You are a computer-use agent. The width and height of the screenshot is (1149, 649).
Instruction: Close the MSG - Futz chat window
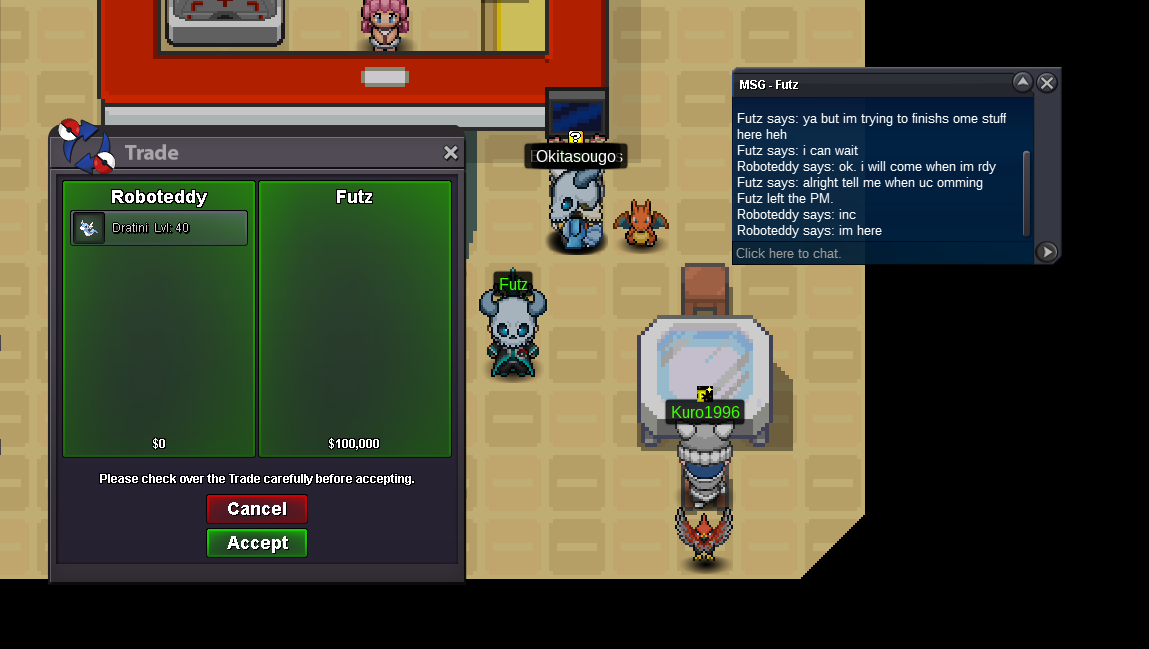[1046, 83]
